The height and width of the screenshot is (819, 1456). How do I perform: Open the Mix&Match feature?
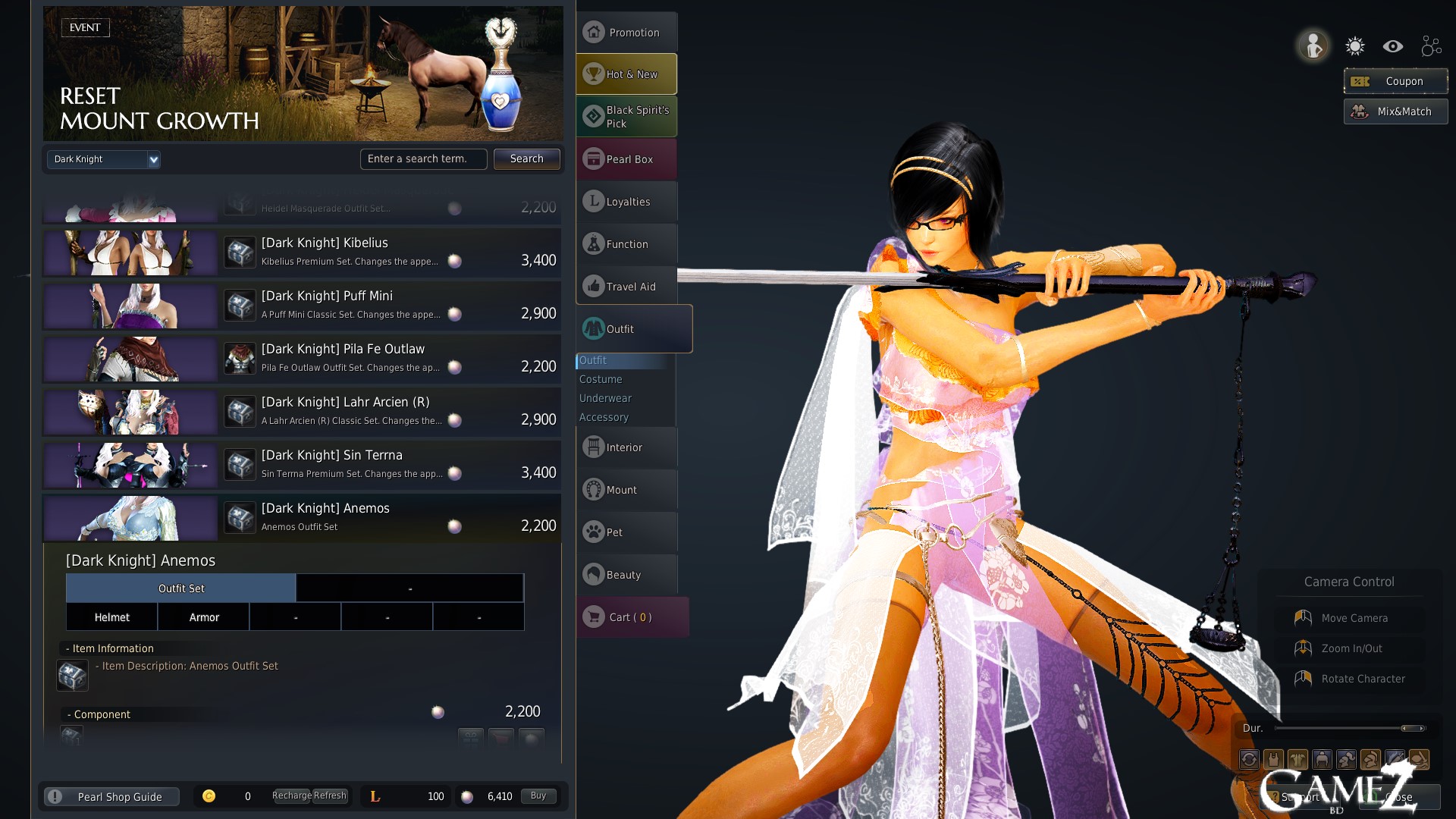click(1395, 111)
